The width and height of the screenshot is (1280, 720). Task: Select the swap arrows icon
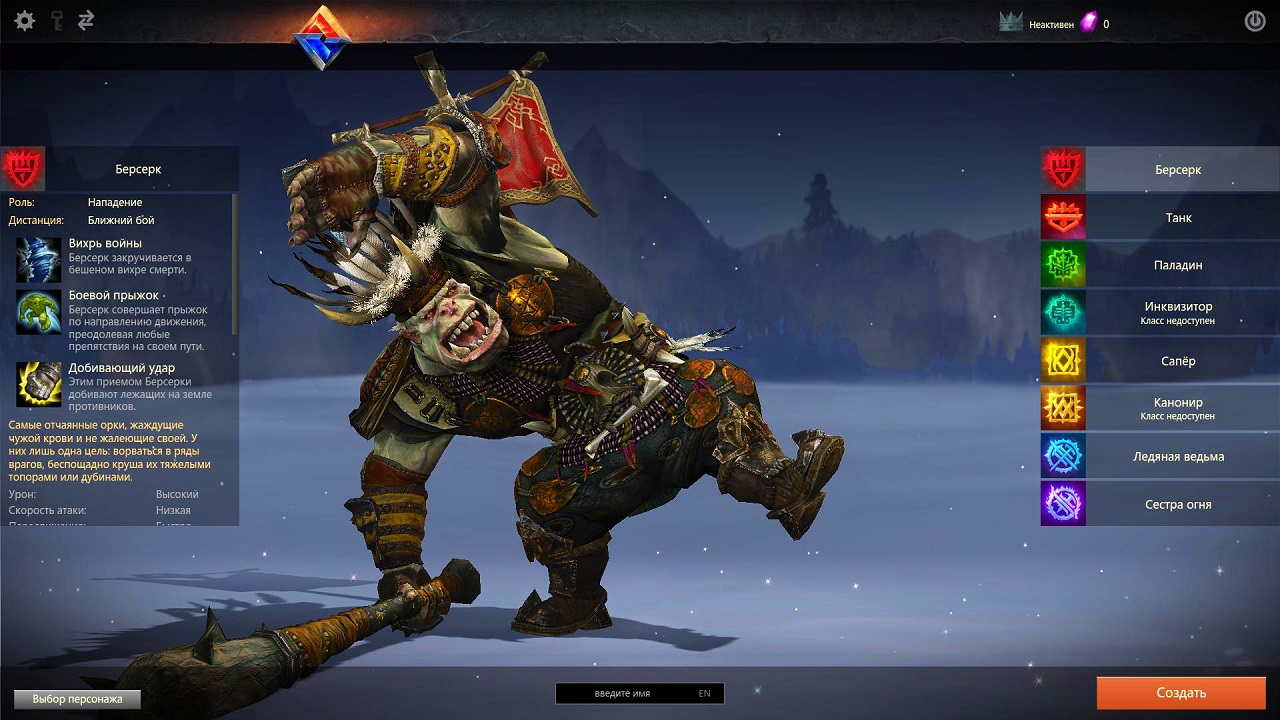(86, 21)
